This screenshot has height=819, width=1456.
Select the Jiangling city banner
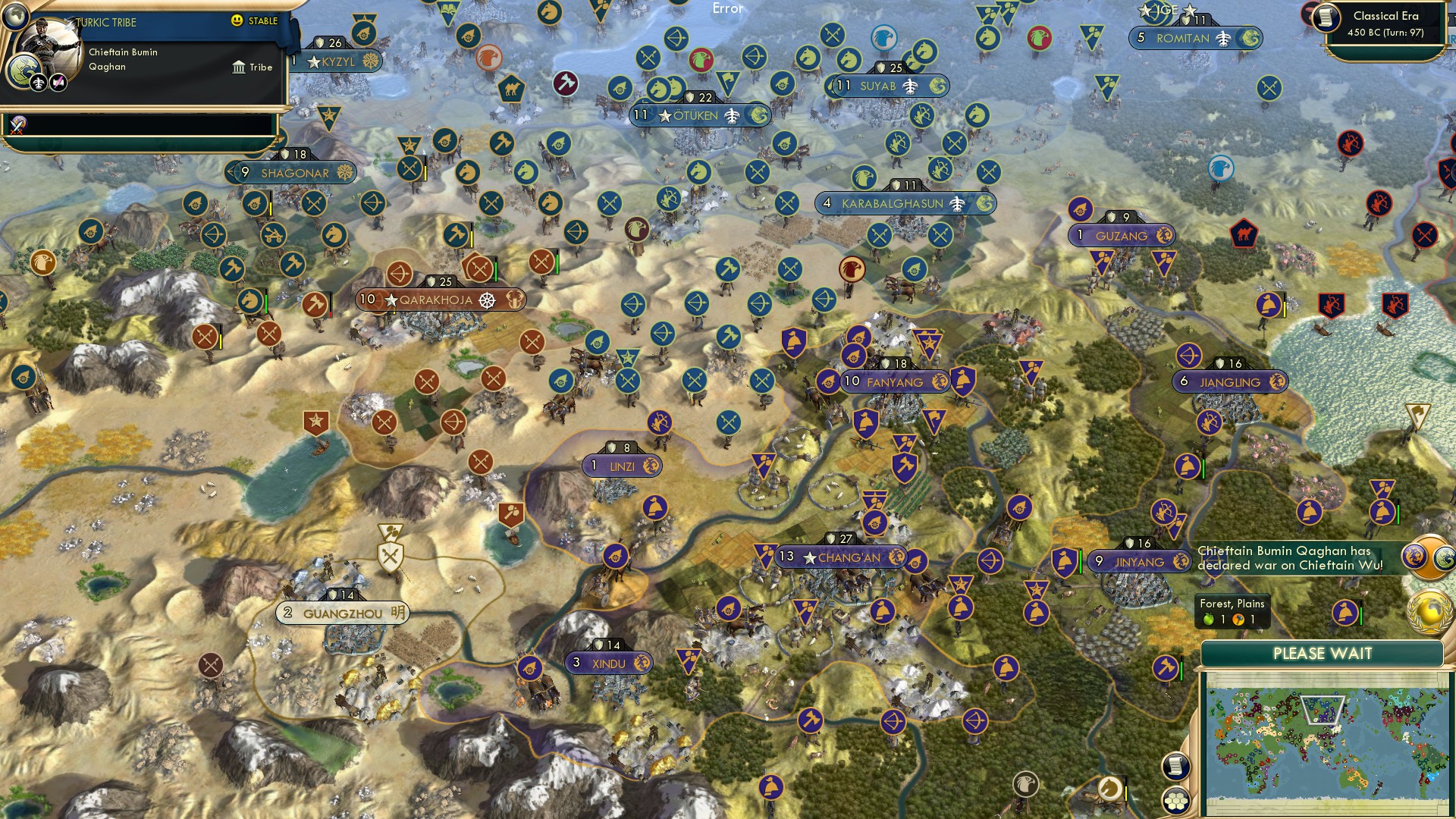click(x=1229, y=382)
